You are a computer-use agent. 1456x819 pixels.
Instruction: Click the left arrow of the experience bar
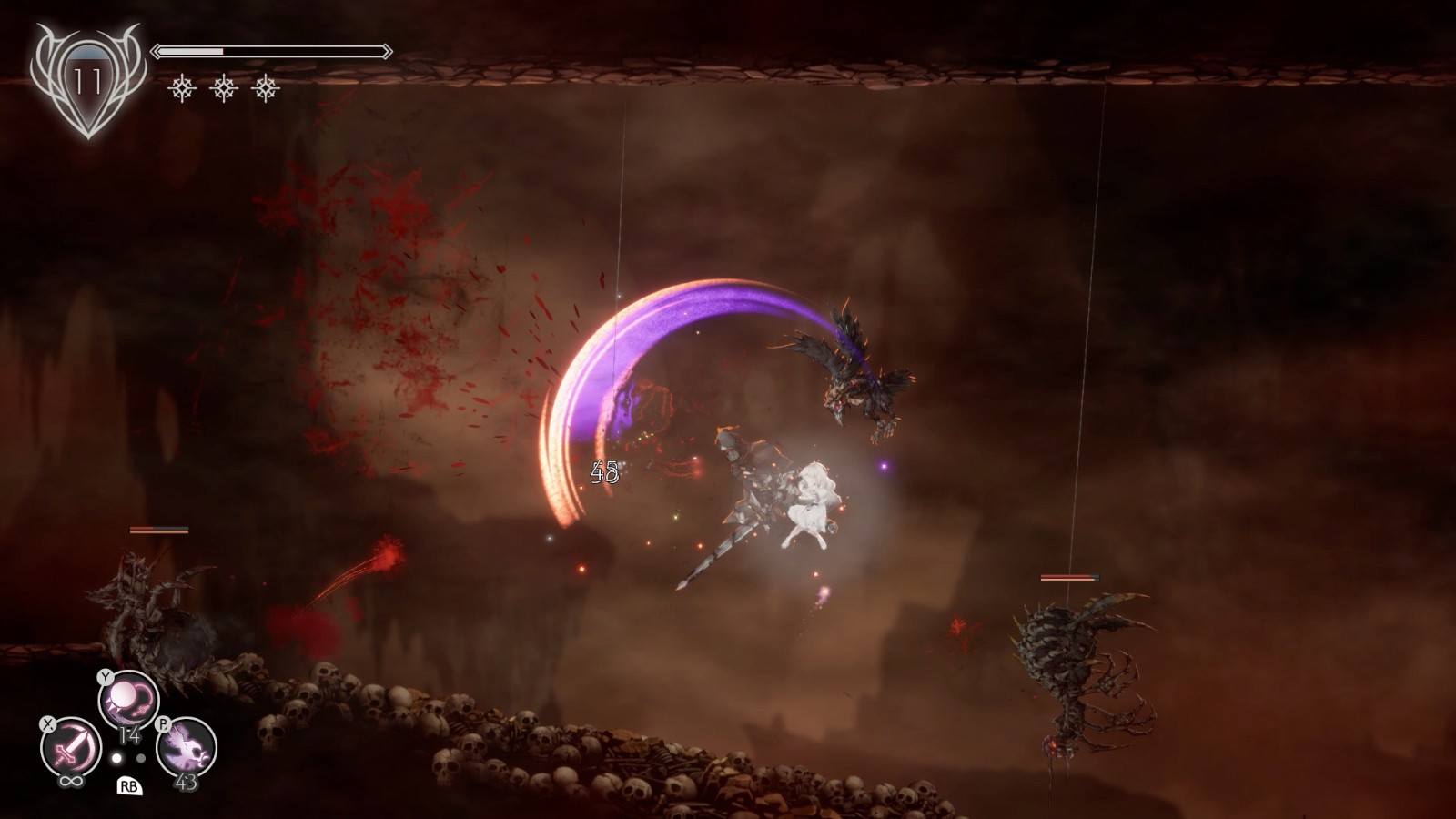pos(157,50)
